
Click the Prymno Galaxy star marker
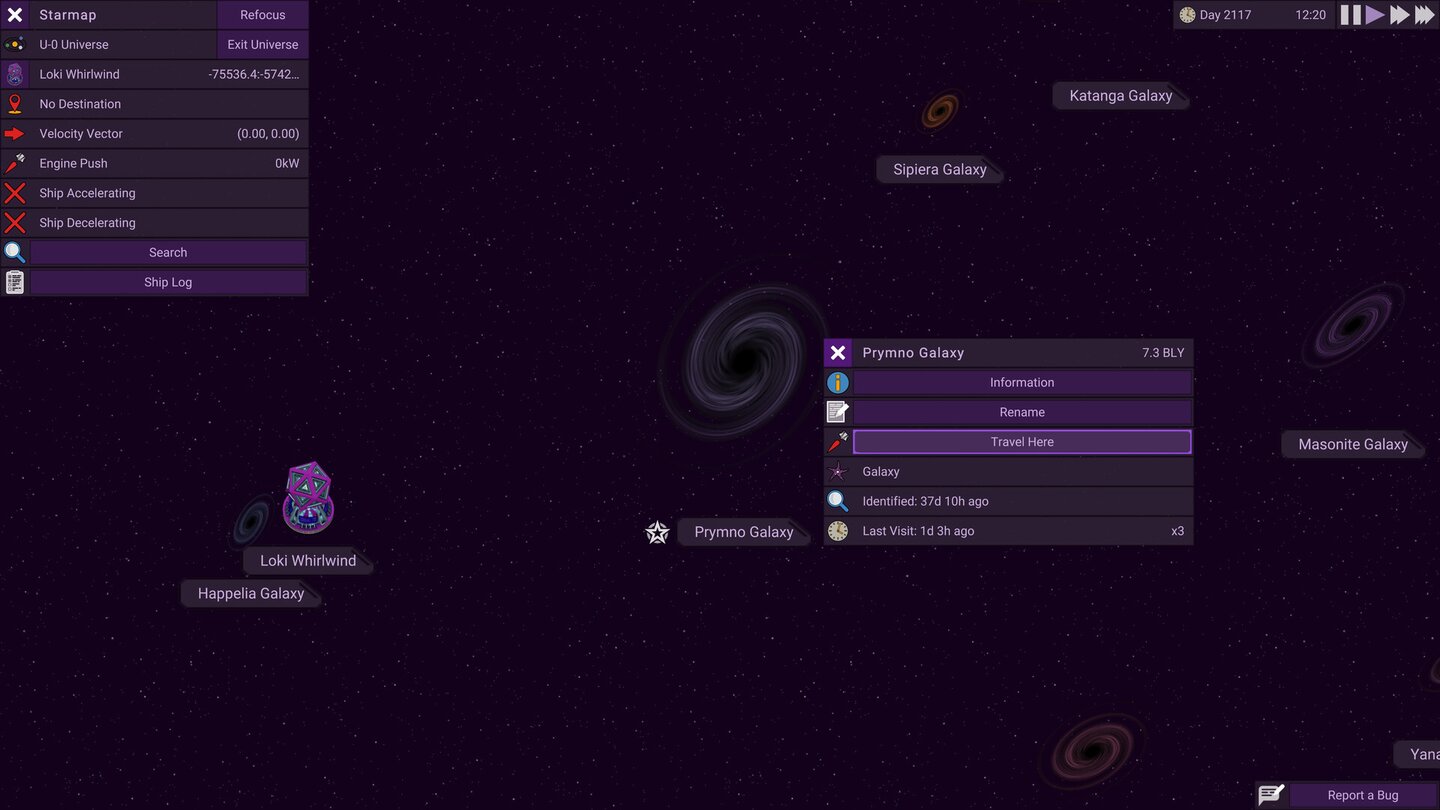(x=657, y=532)
